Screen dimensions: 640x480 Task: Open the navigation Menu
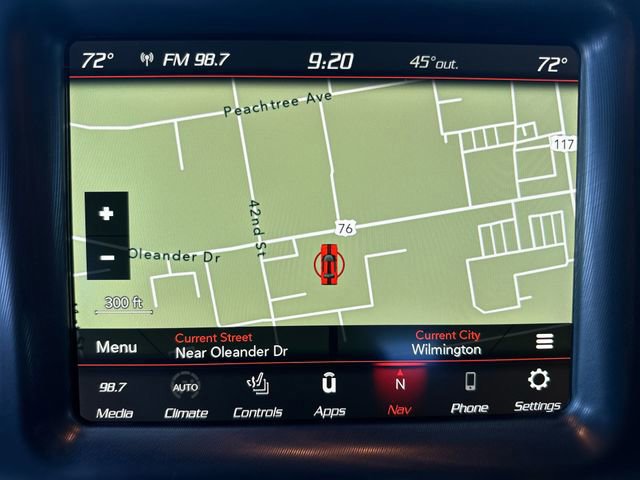point(116,347)
